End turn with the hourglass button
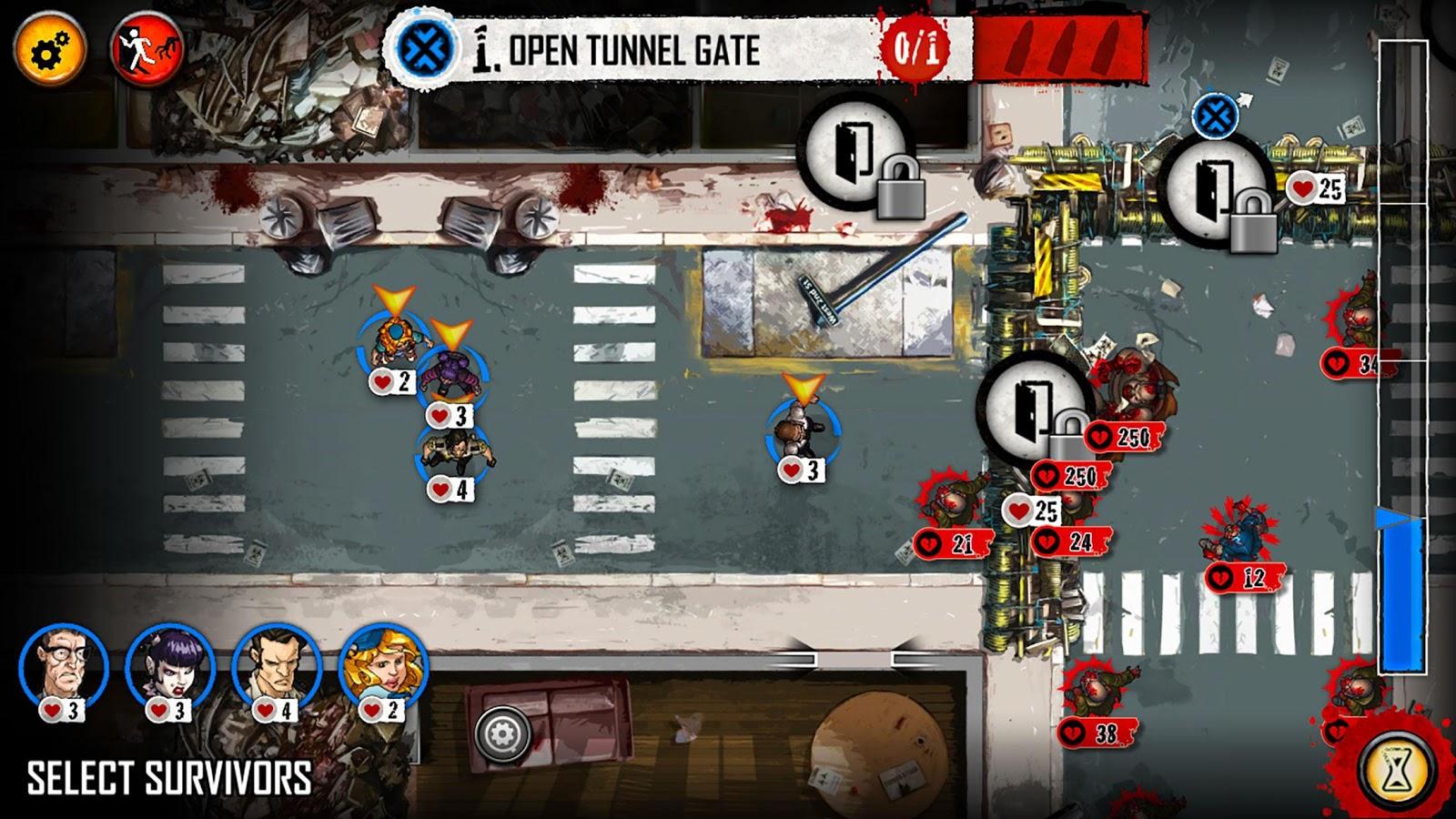1456x819 pixels. [1393, 769]
